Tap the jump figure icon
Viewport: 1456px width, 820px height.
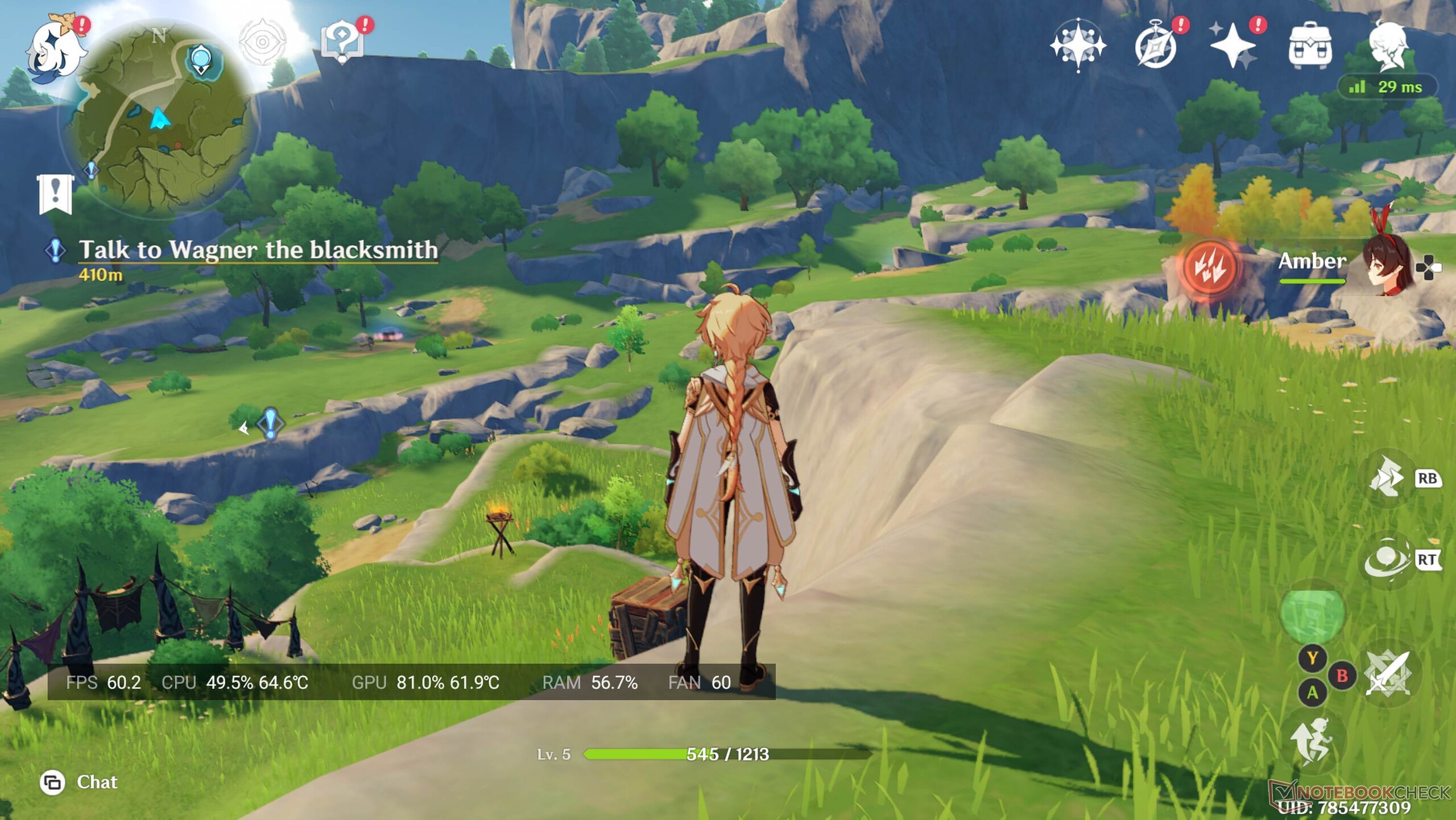[1313, 741]
